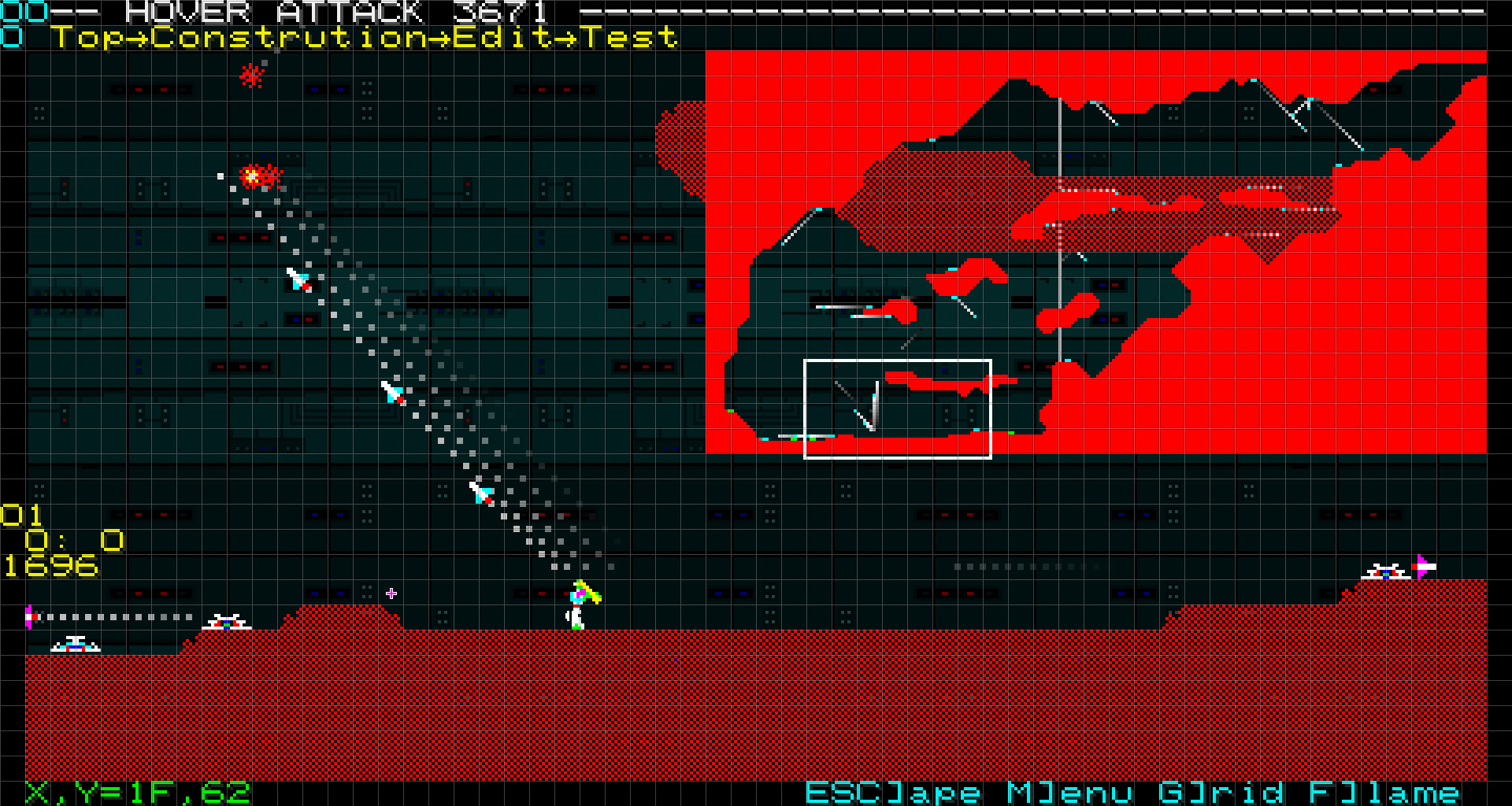Click the lowest missile sprite above the hovercraft
Viewport: 1512px width, 806px height.
pos(479,494)
